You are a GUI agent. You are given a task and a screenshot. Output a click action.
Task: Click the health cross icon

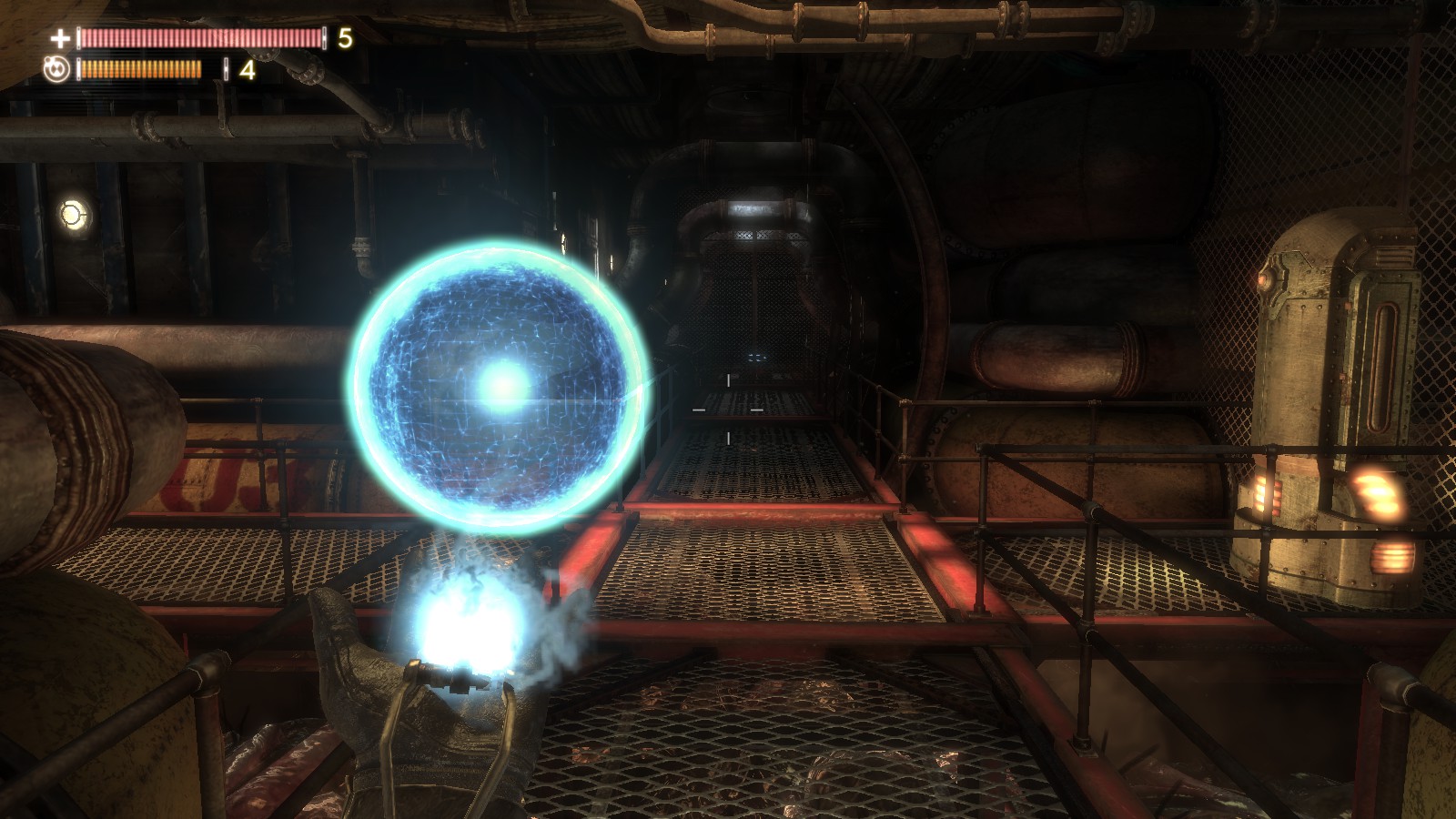tap(60, 38)
